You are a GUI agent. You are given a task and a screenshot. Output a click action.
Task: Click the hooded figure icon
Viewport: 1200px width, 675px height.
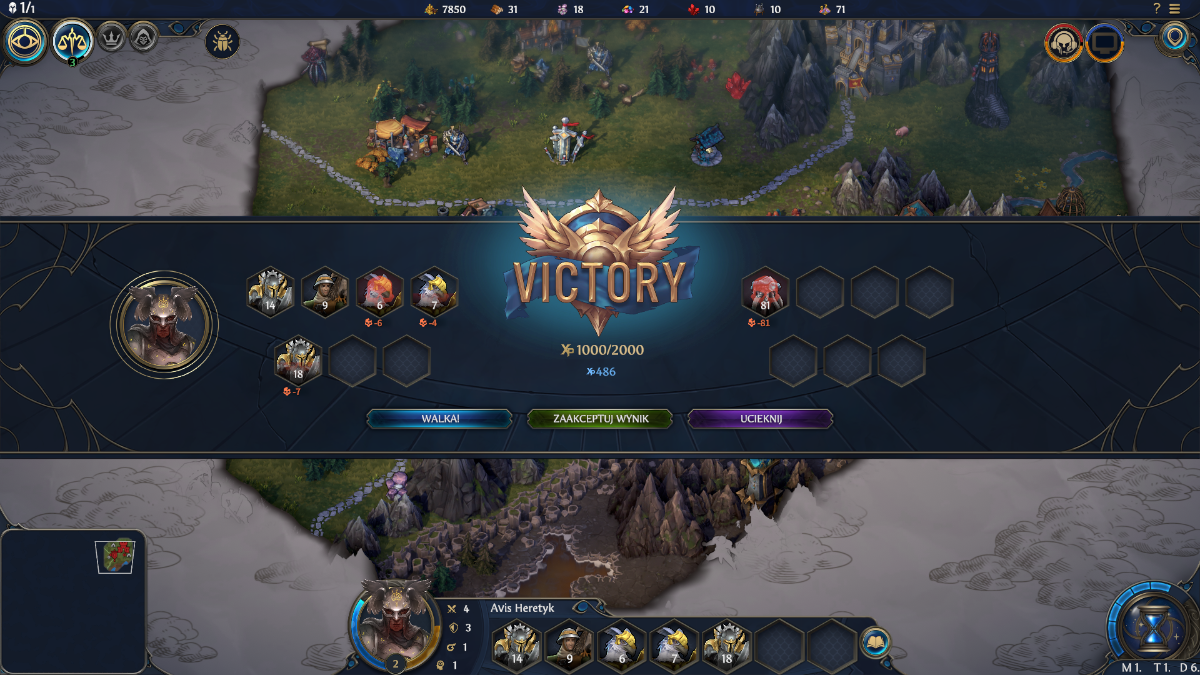tap(144, 38)
